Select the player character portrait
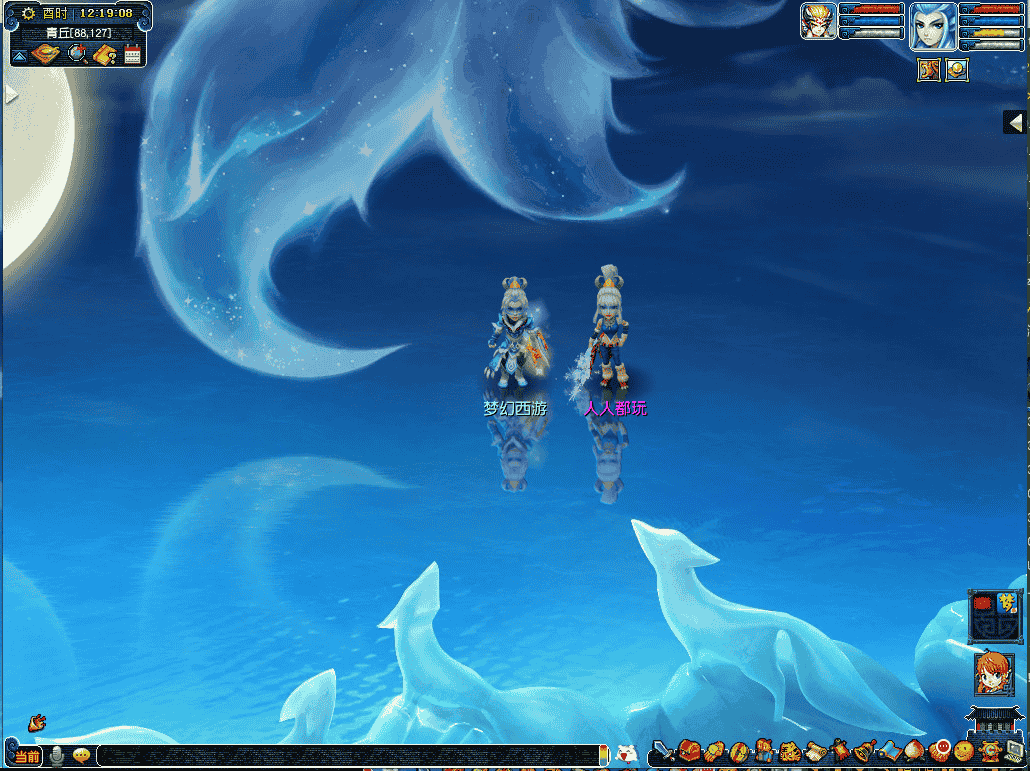This screenshot has width=1030, height=771. (818, 21)
